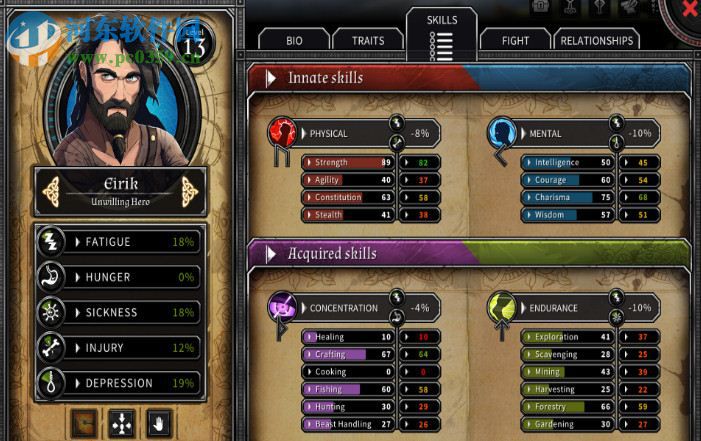701x441 pixels.
Task: Show the FIGHT tab
Action: (x=515, y=41)
